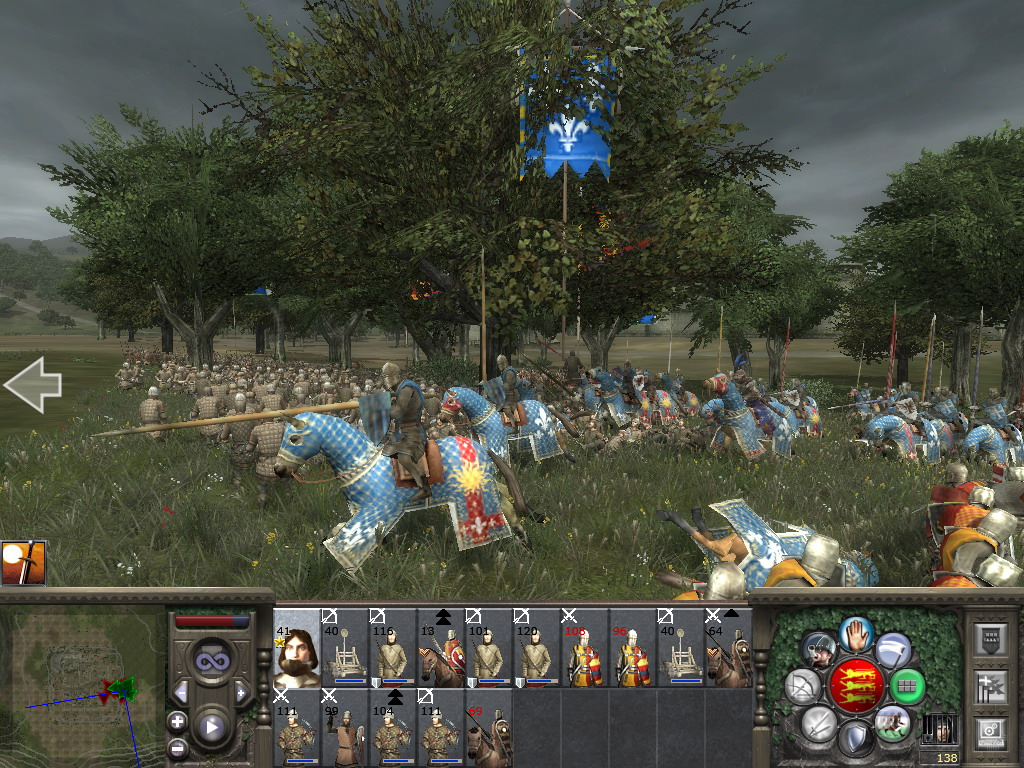Click the red three-lions faction emblem
1024x768 pixels.
[x=856, y=686]
